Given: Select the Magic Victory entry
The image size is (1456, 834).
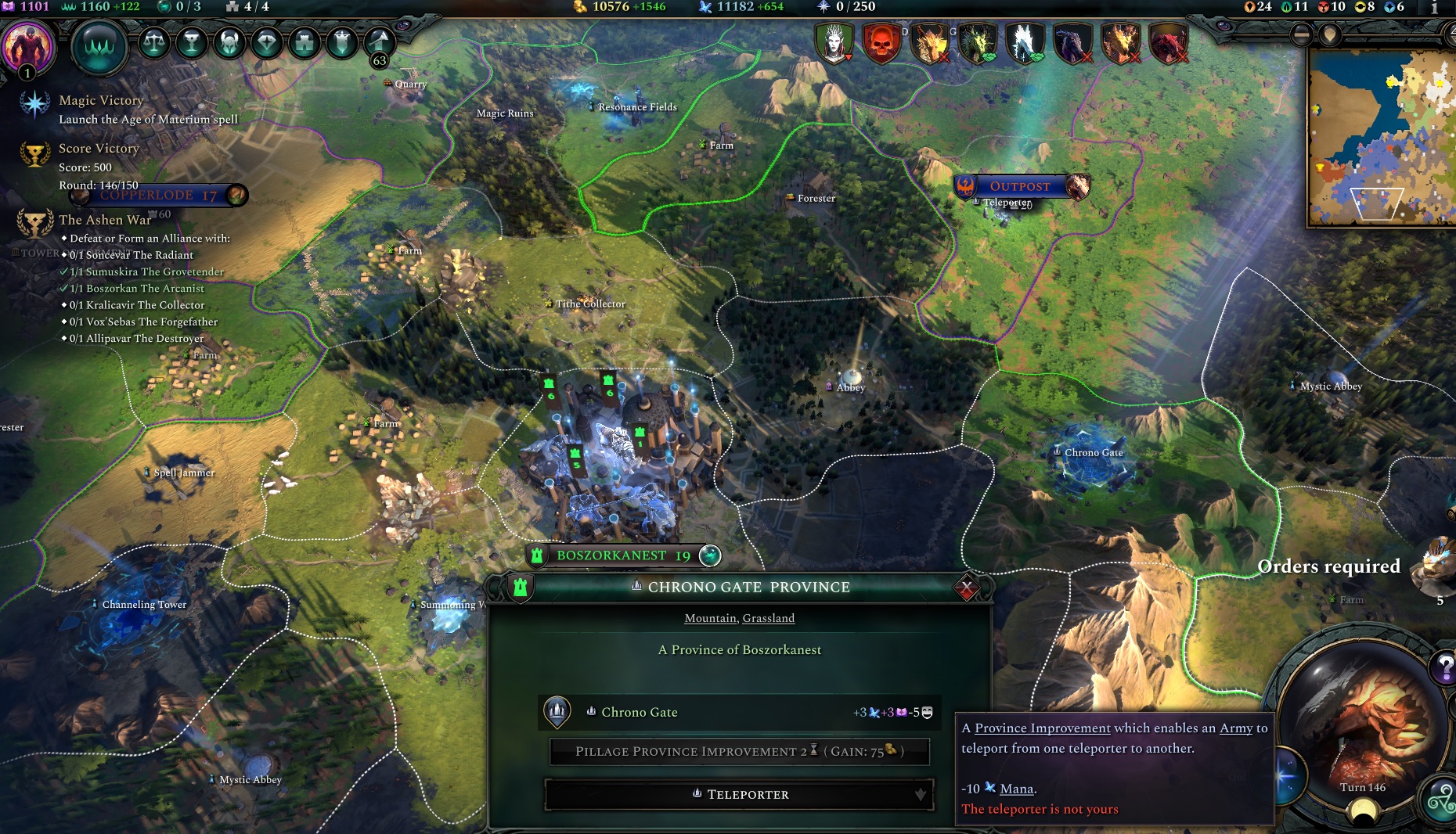Looking at the screenshot, I should (x=100, y=100).
